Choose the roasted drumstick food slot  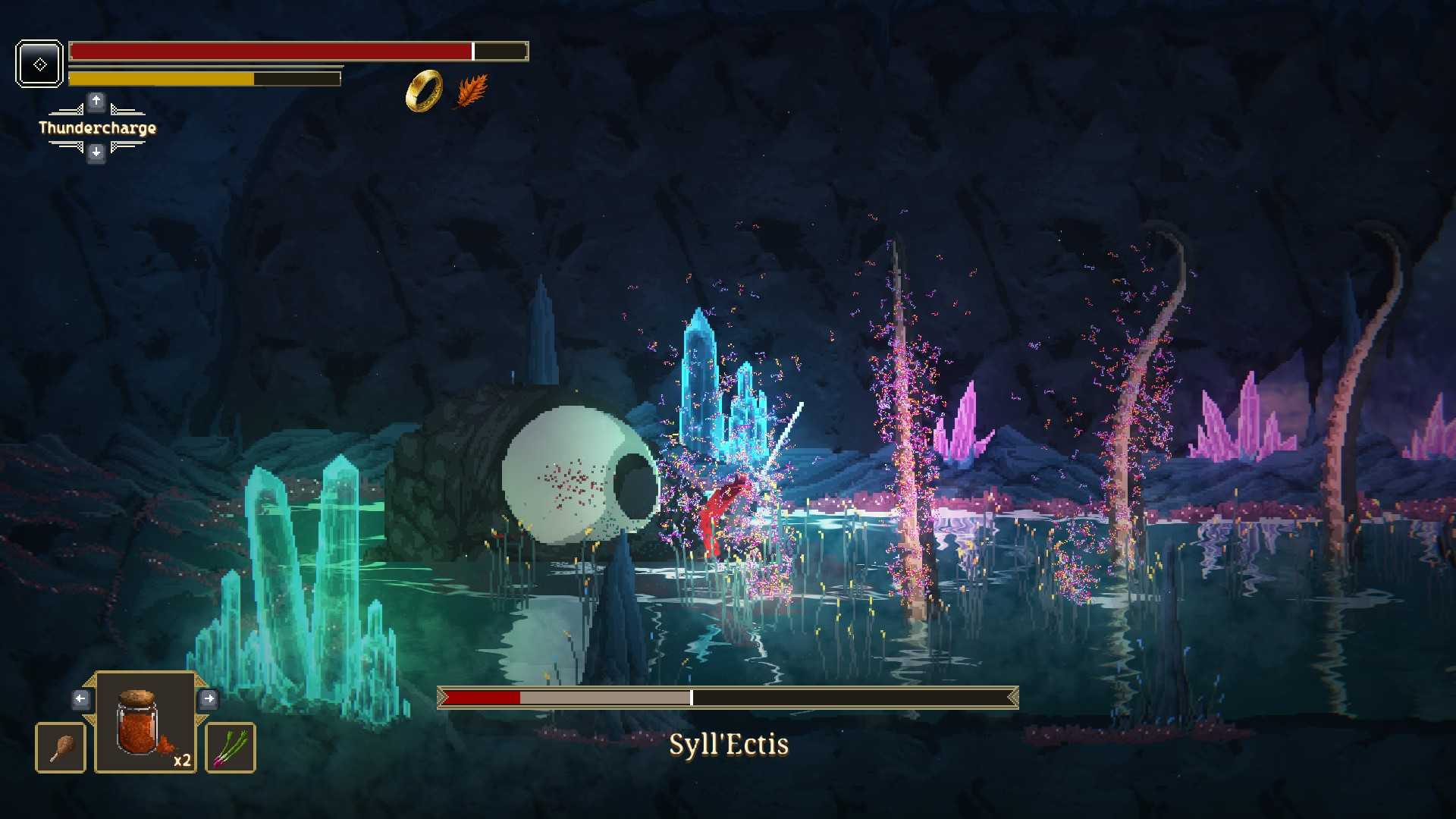61,748
